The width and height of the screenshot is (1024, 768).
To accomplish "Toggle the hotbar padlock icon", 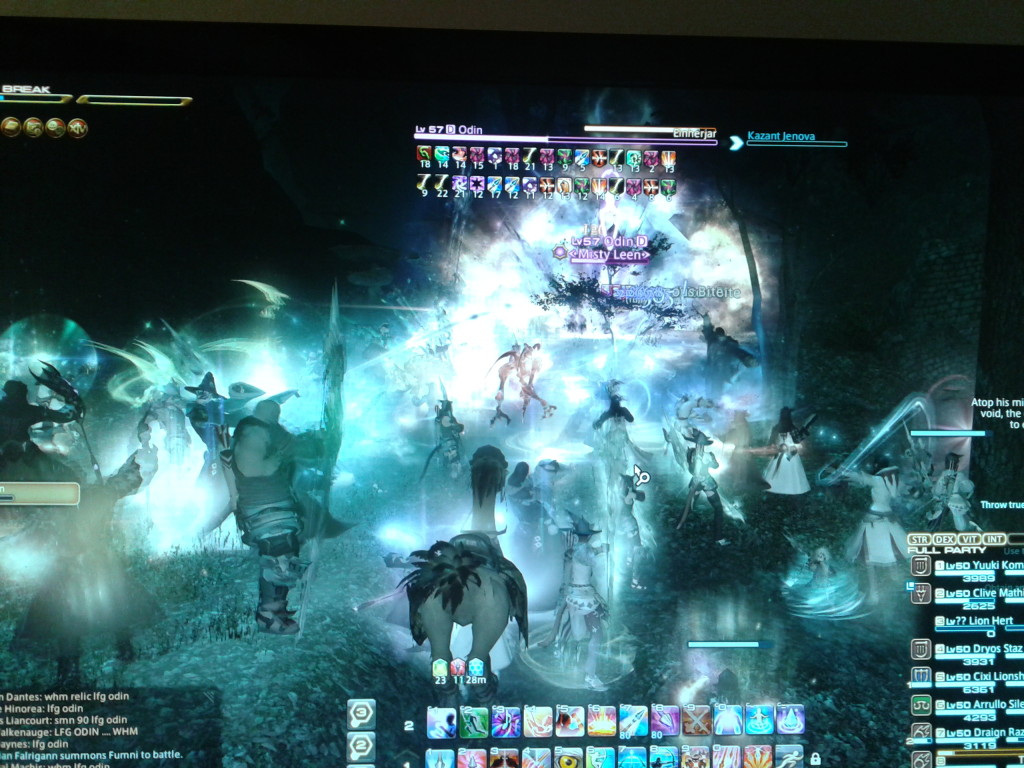I will coord(815,759).
